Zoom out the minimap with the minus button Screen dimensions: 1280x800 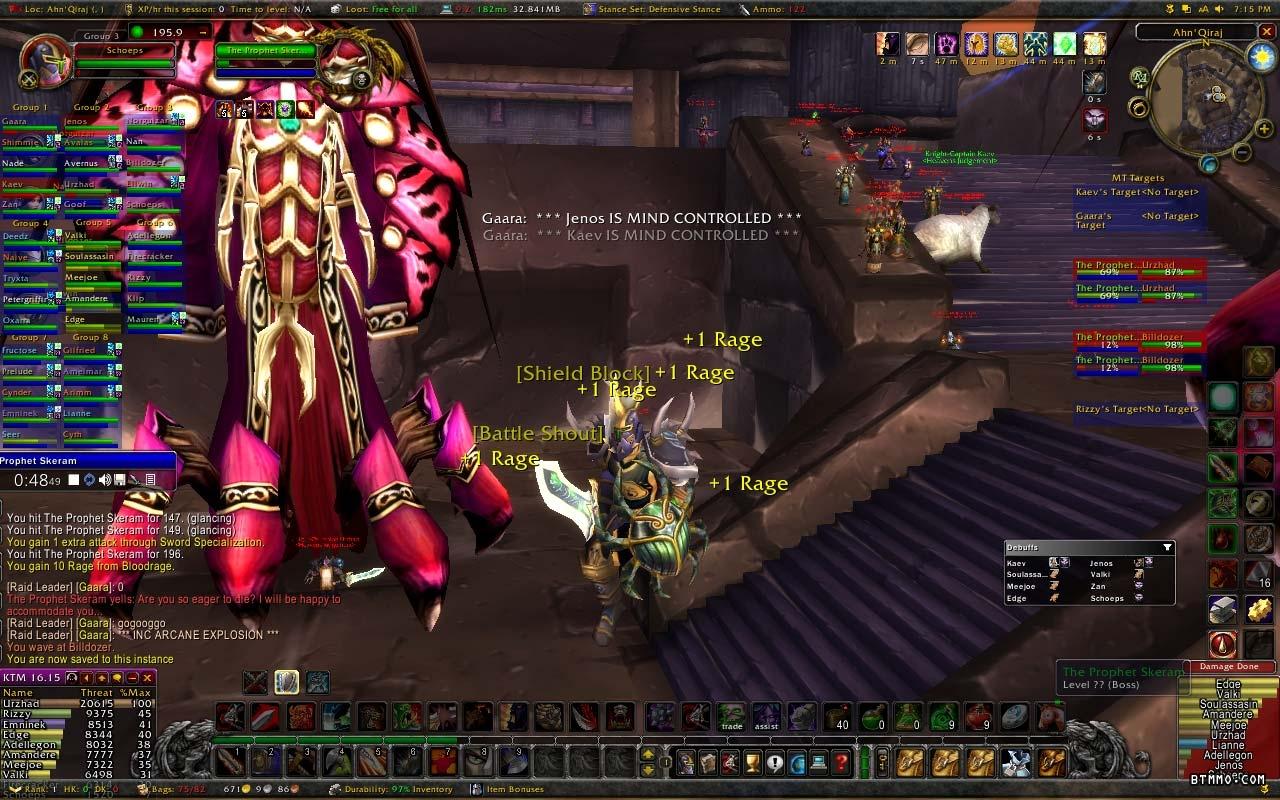click(x=1241, y=153)
